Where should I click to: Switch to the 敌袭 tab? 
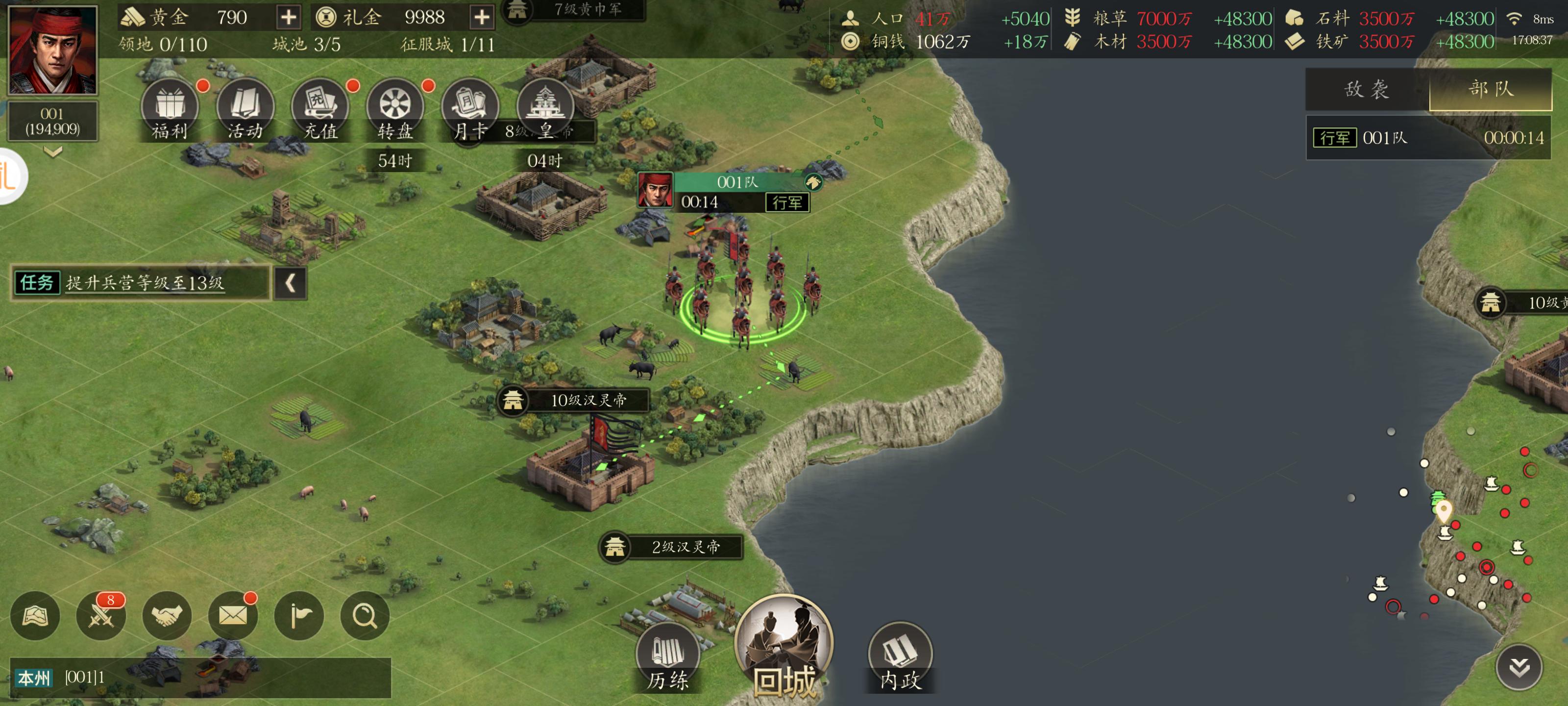[1367, 90]
